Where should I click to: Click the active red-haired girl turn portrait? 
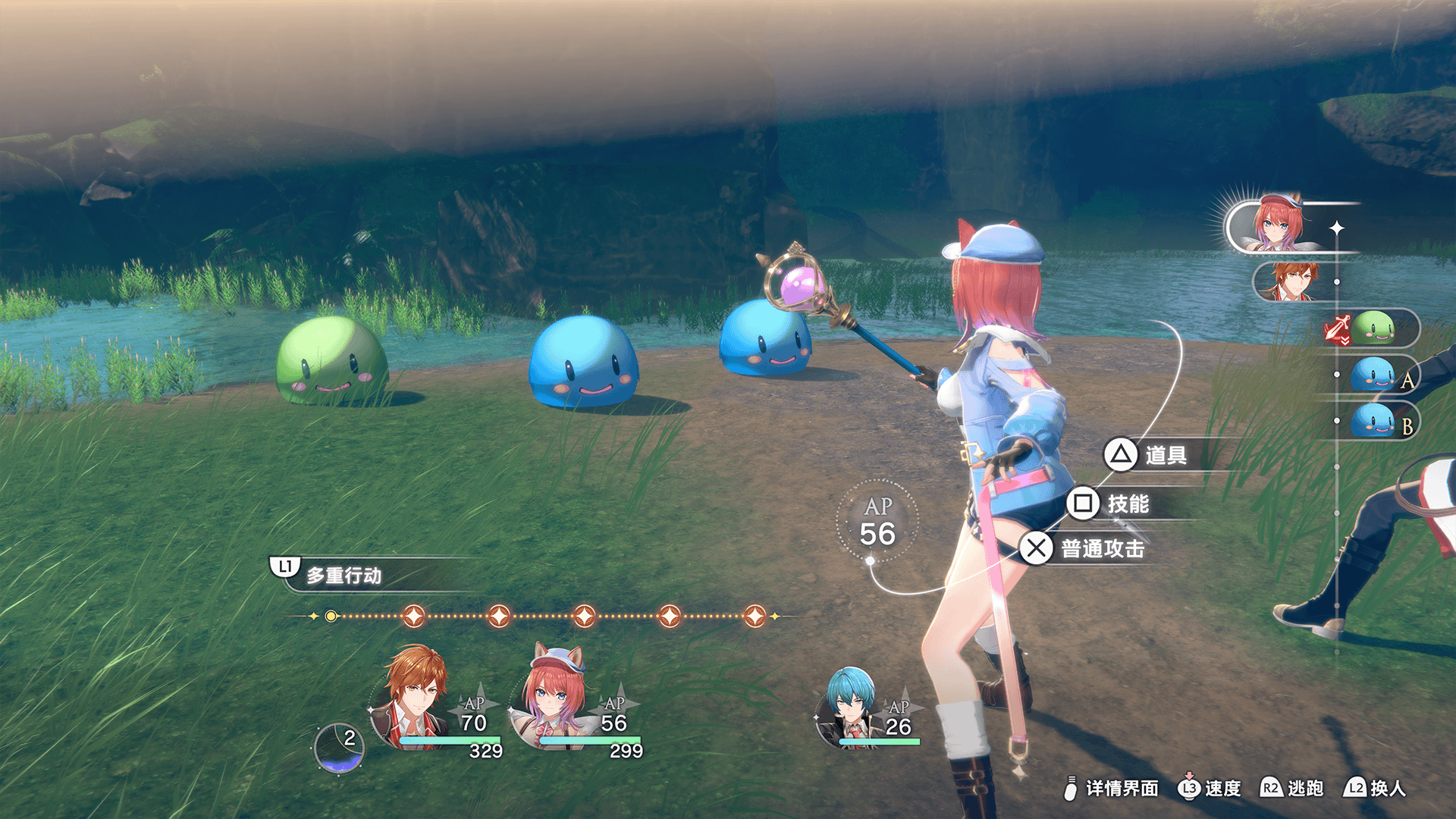[x=1279, y=225]
